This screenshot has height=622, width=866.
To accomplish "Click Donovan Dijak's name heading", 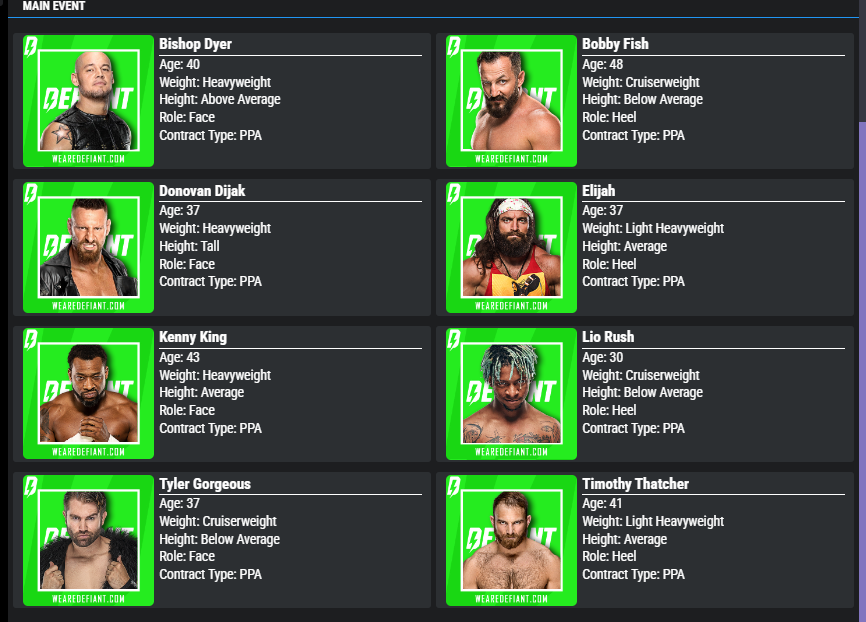I will (x=202, y=191).
